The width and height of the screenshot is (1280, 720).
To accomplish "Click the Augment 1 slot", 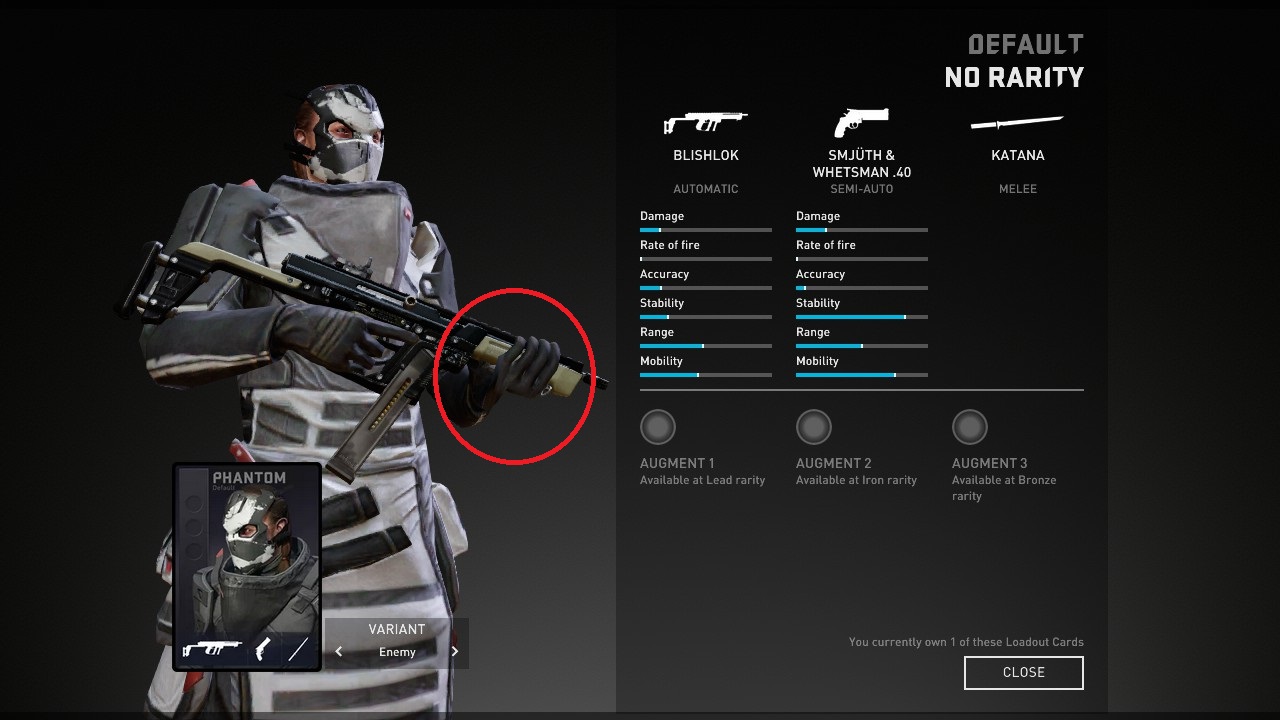I will point(658,428).
